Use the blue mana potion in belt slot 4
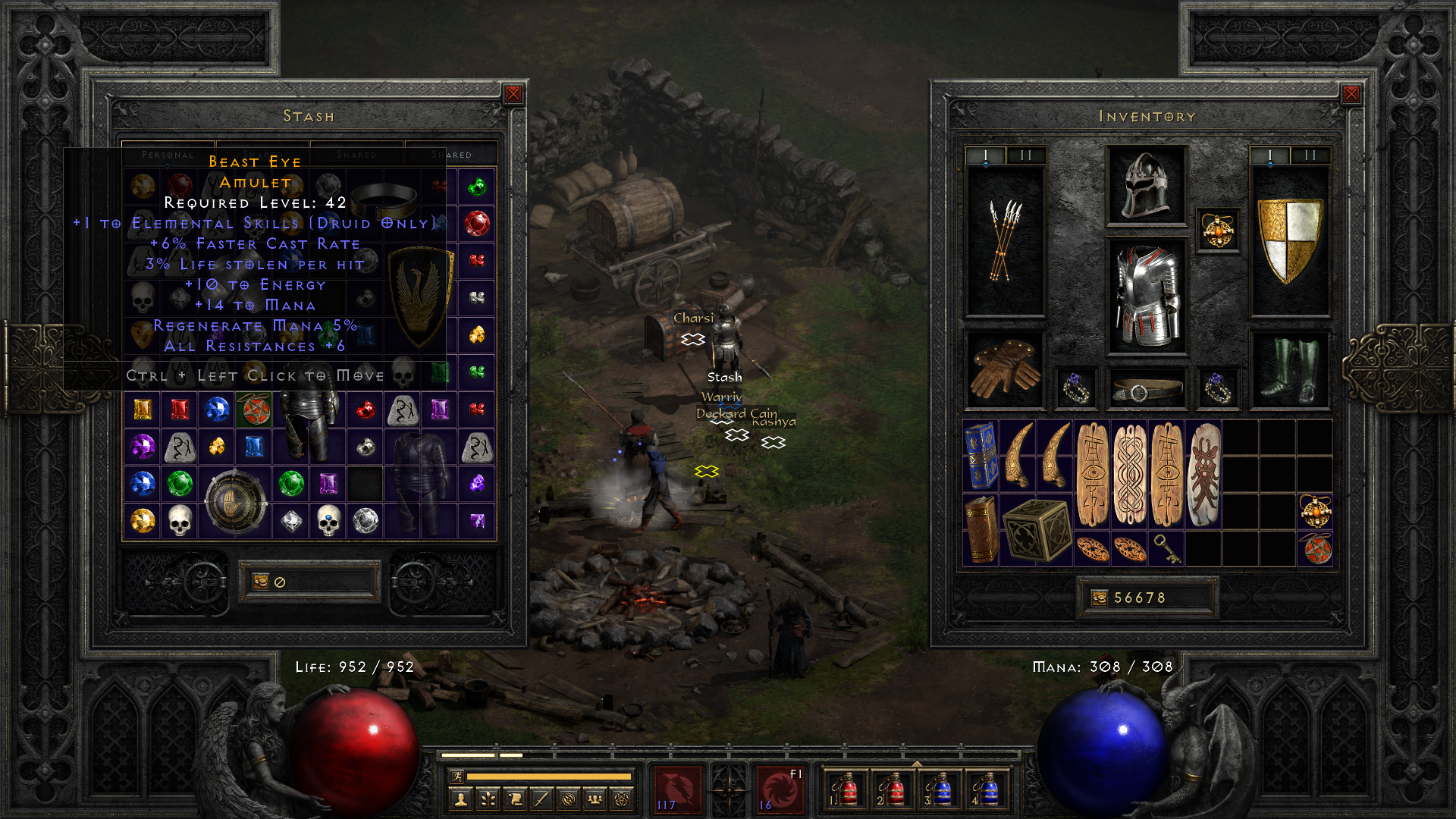This screenshot has height=819, width=1456. (986, 790)
